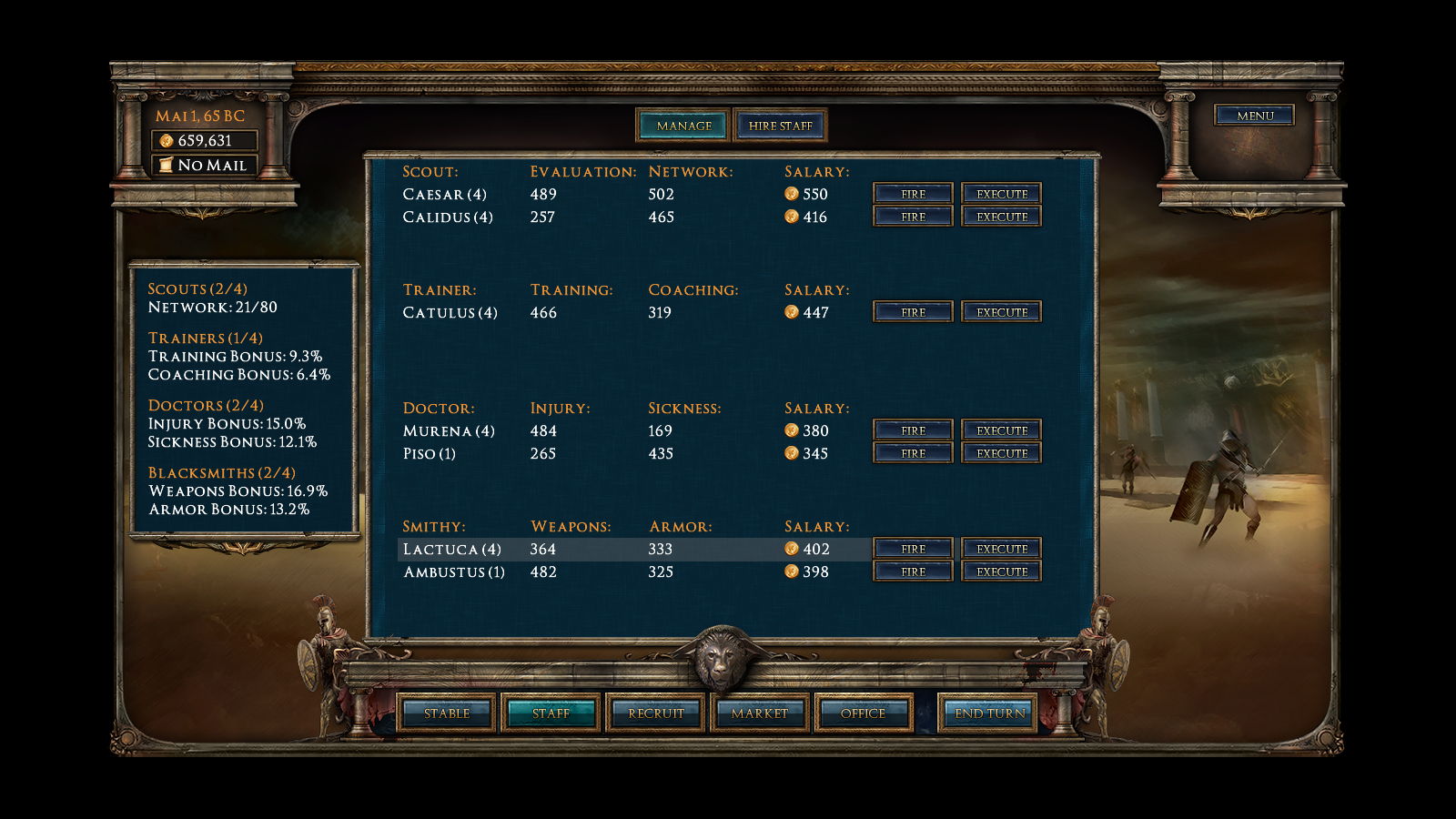
Task: Select the Manage tab
Action: [x=683, y=126]
